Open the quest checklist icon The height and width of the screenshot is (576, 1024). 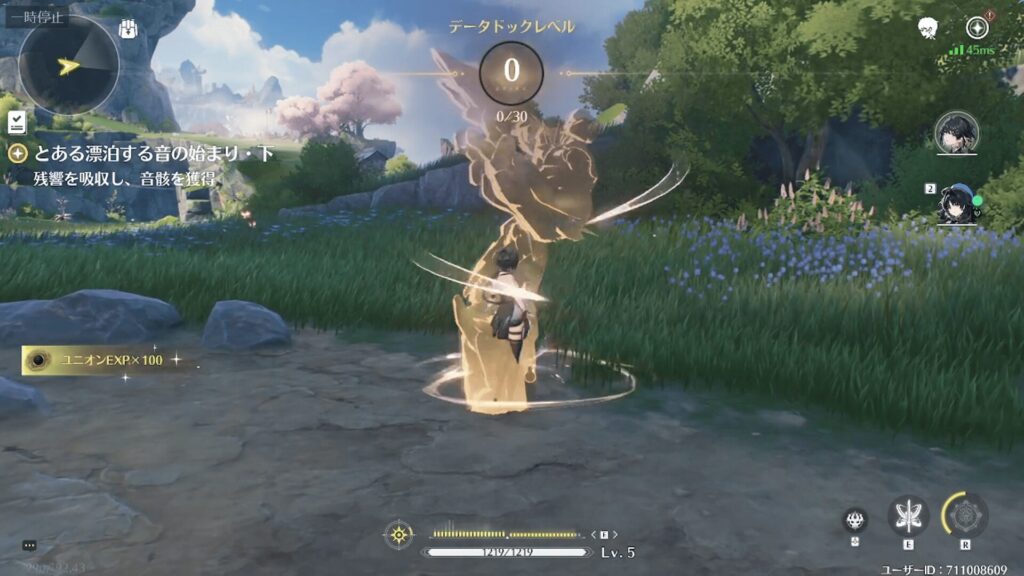point(16,122)
